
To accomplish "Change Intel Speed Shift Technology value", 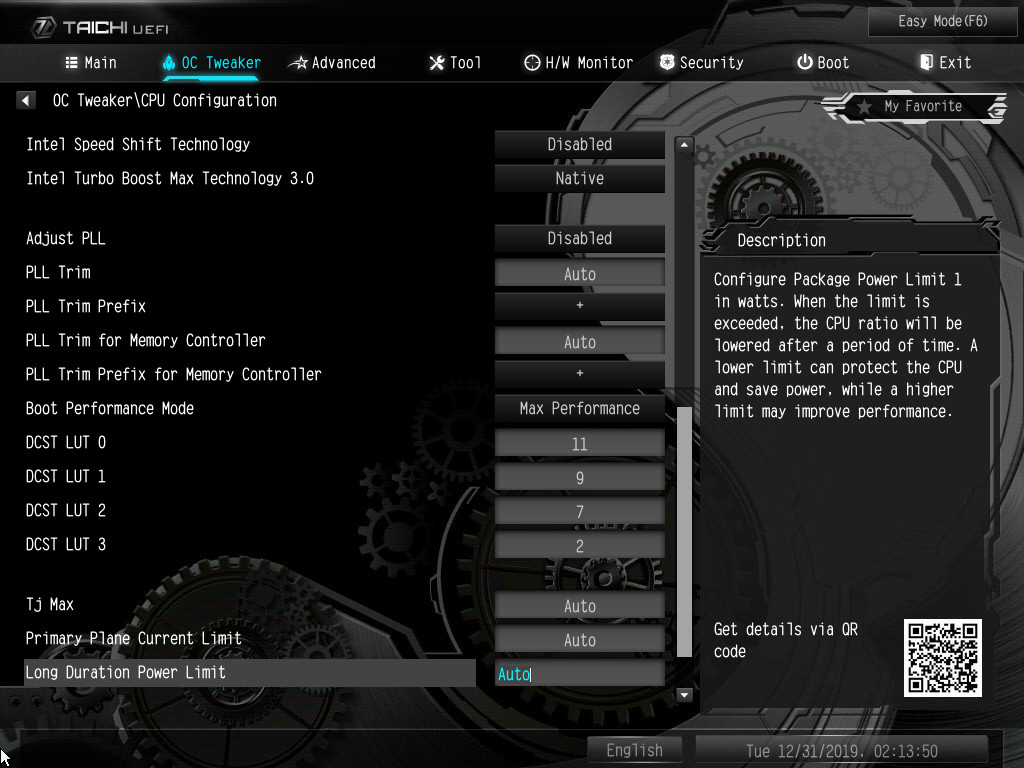I will tap(579, 144).
